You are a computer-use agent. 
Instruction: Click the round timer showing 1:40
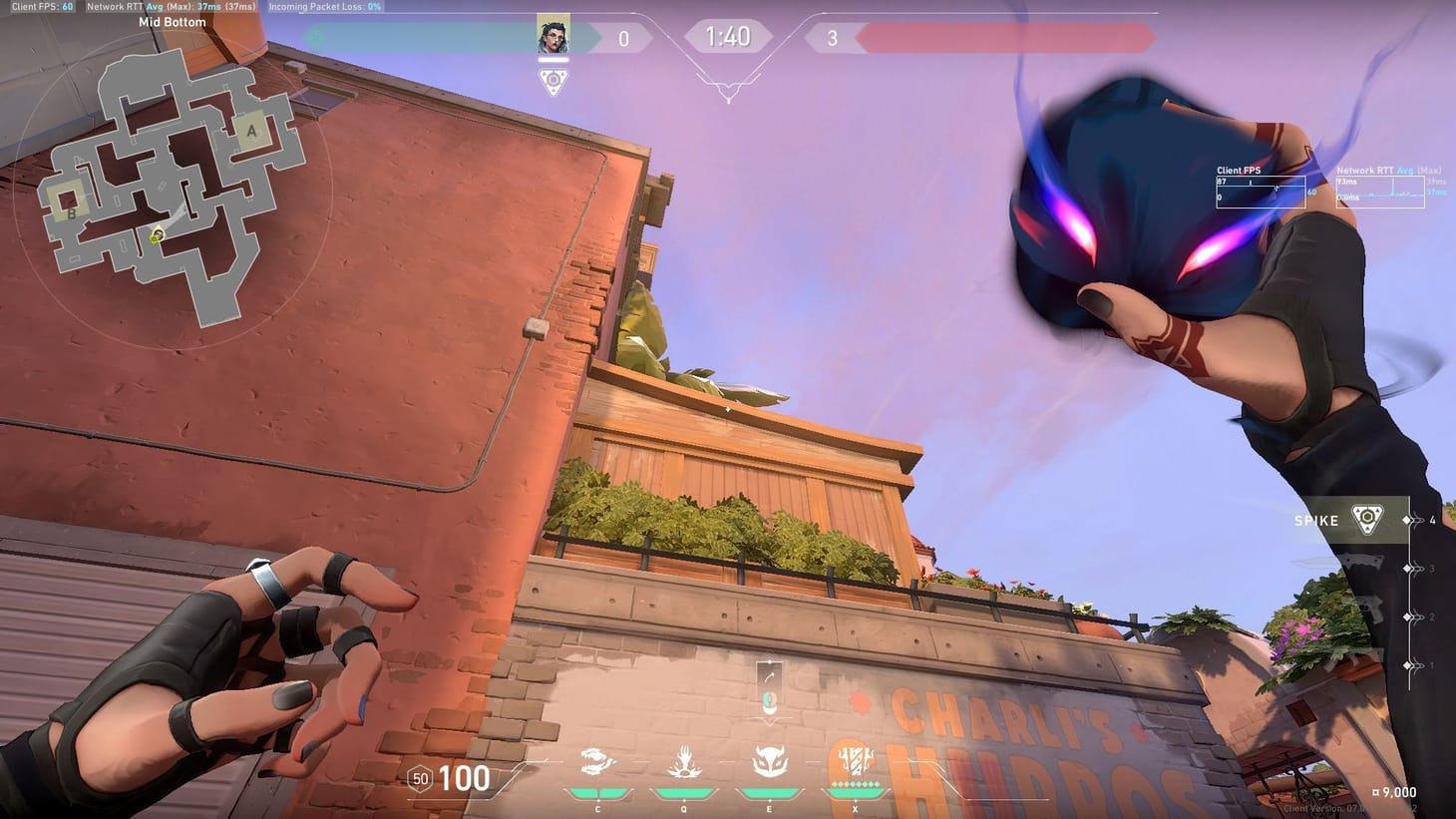point(727,36)
